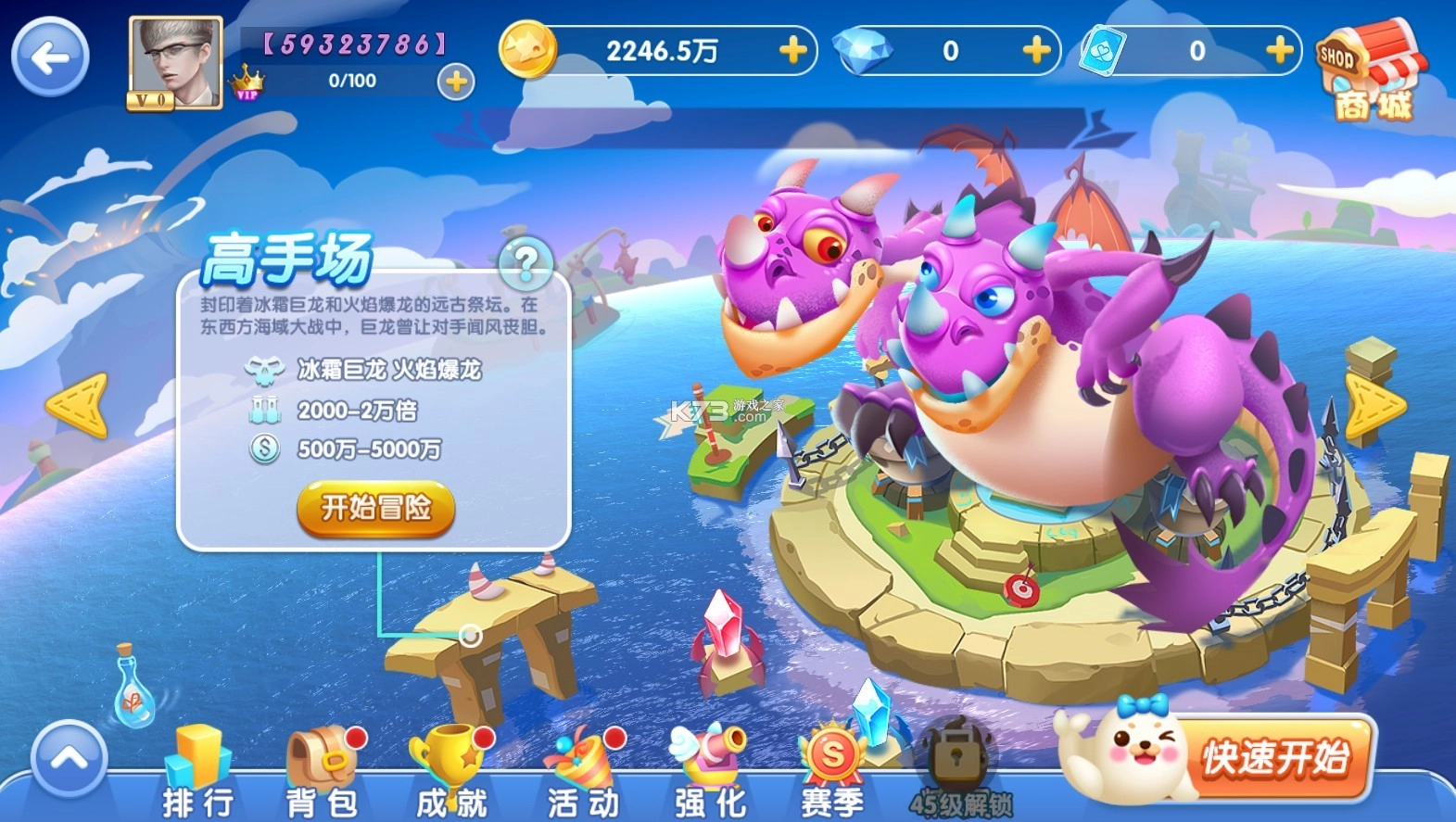1456x822 pixels.
Task: Add VIP points with plus button
Action: pos(455,82)
